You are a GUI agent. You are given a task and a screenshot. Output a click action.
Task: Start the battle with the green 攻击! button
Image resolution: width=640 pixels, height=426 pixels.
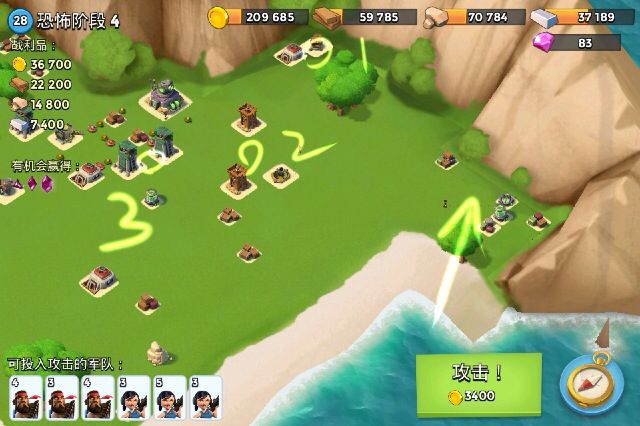[x=478, y=379]
